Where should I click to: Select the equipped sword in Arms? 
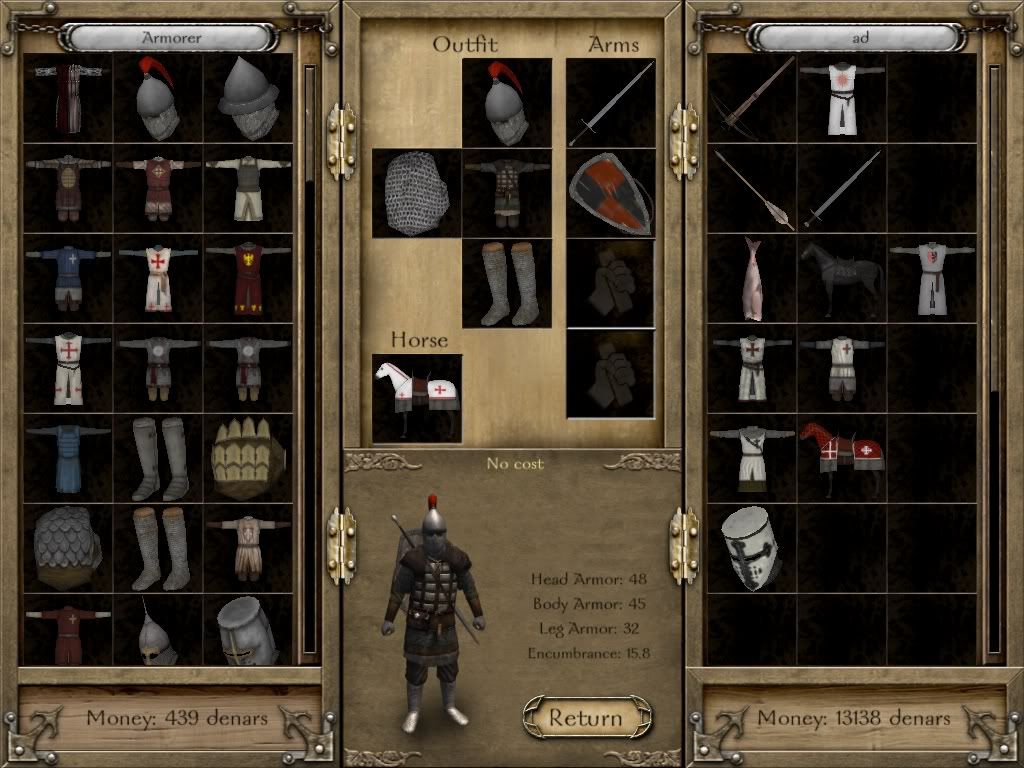pos(610,103)
